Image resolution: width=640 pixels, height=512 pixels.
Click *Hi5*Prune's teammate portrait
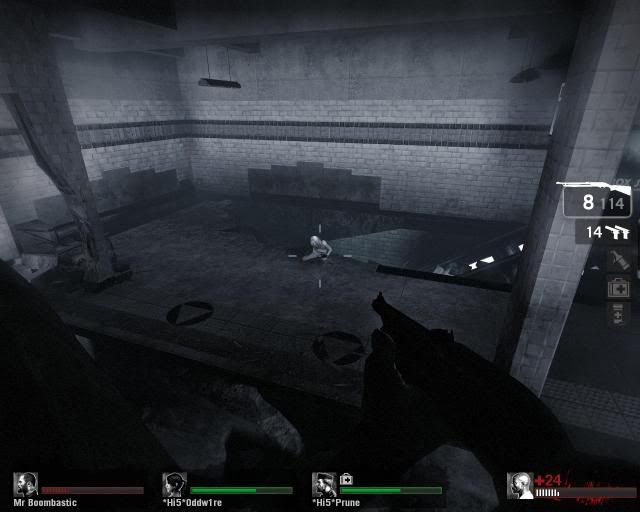pyautogui.click(x=324, y=485)
